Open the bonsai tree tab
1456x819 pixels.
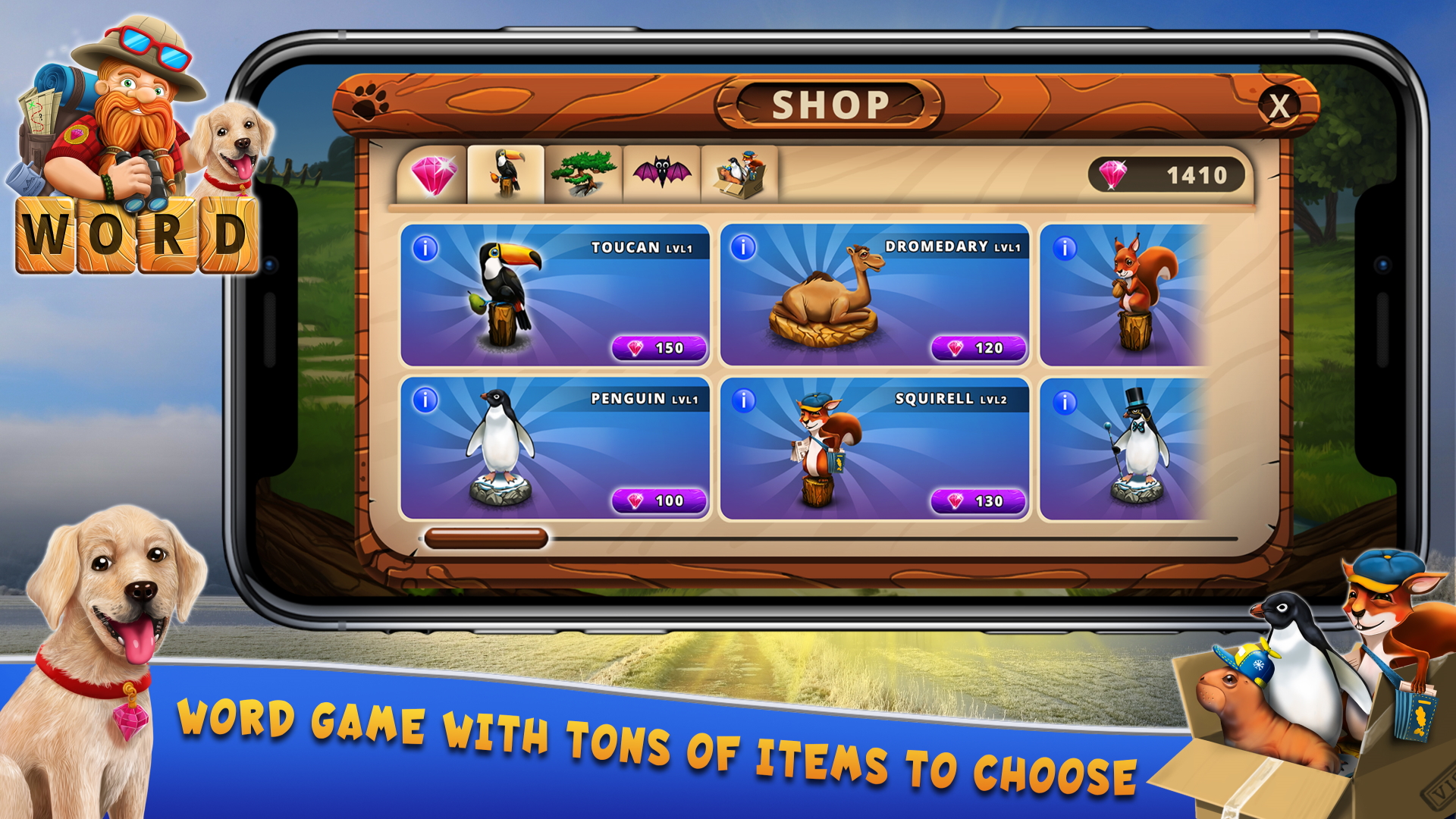(583, 174)
